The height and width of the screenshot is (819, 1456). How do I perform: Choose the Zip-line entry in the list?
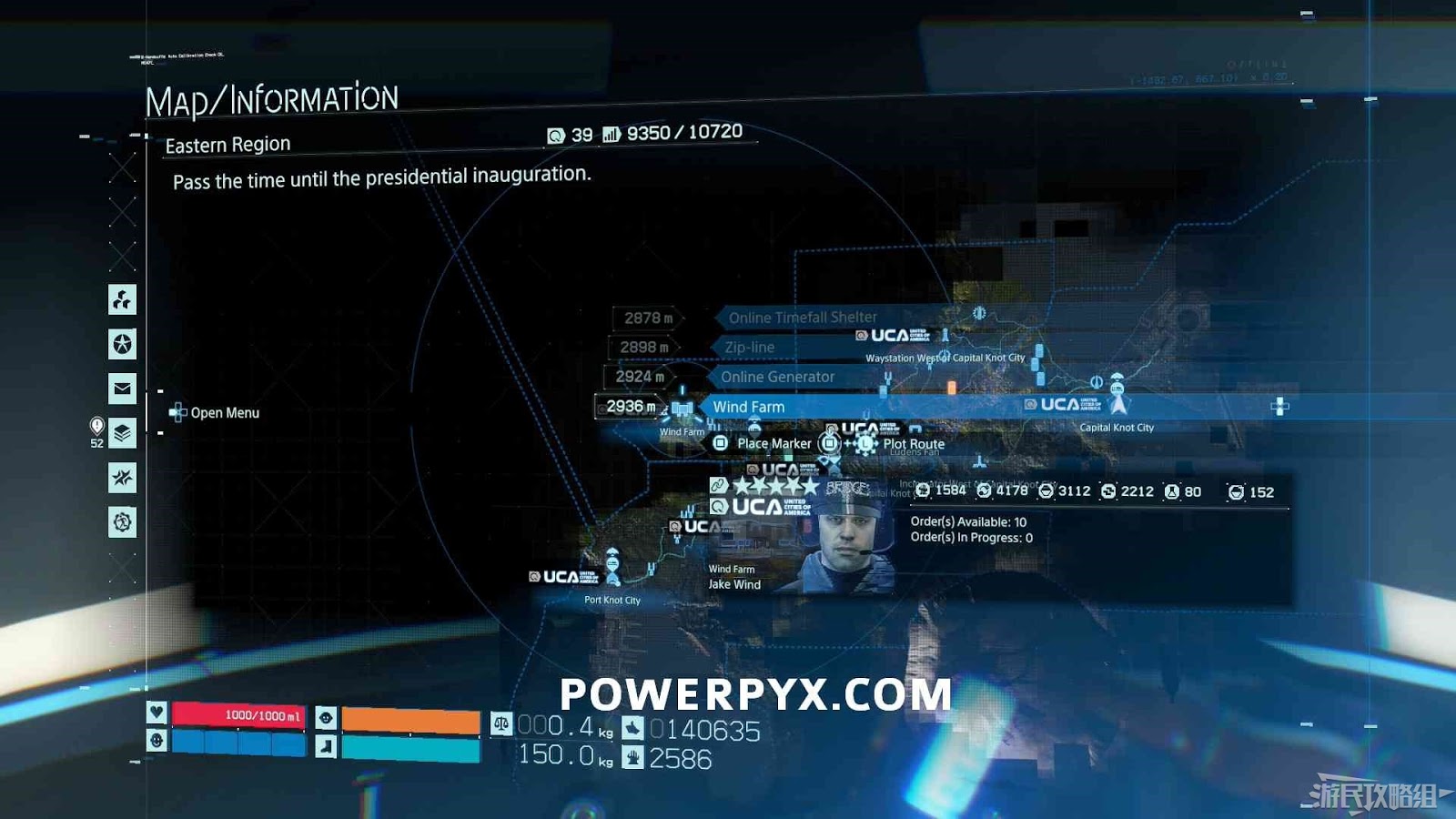(x=750, y=347)
